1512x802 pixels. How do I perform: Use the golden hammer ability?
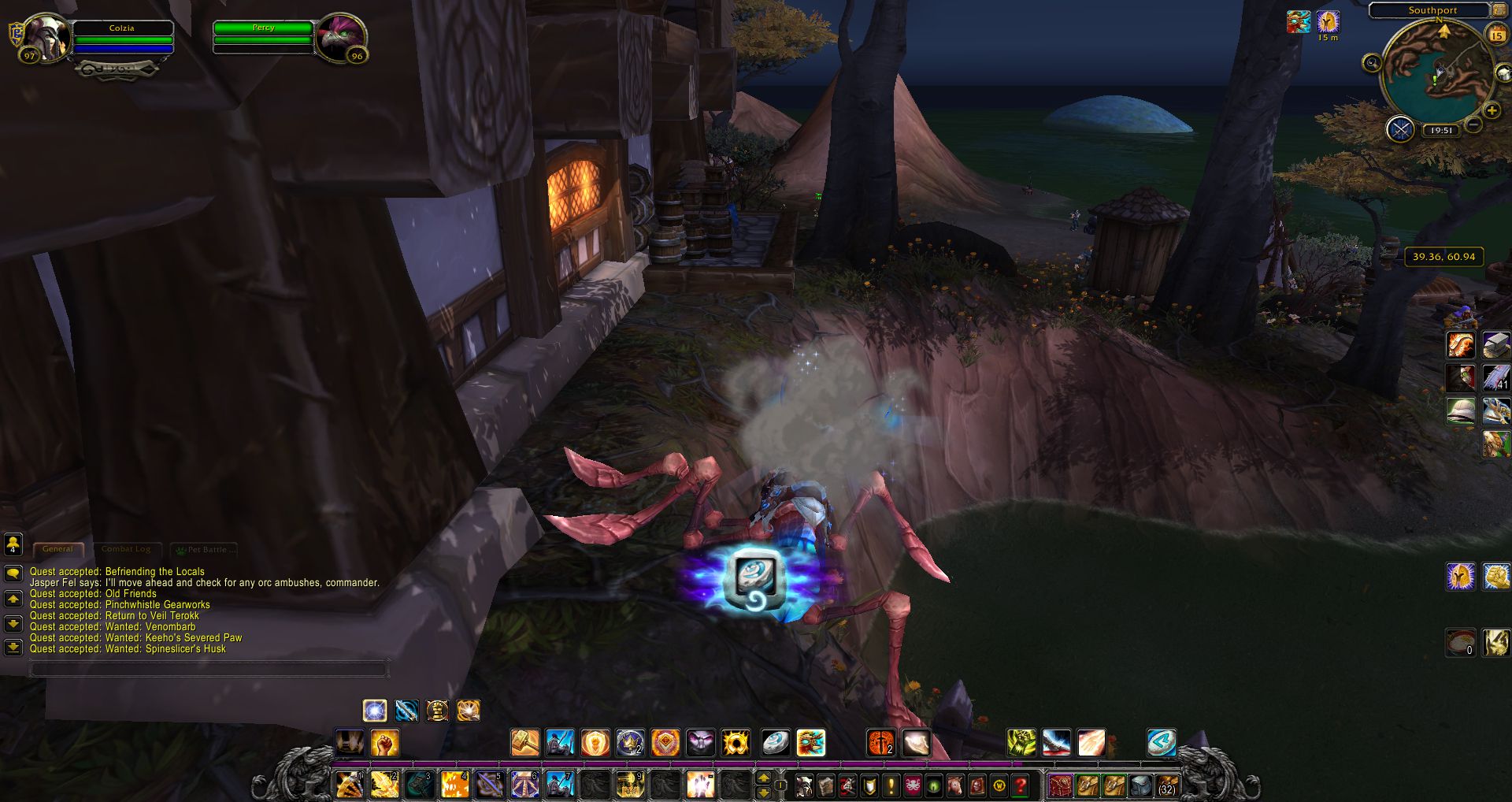coord(524,743)
